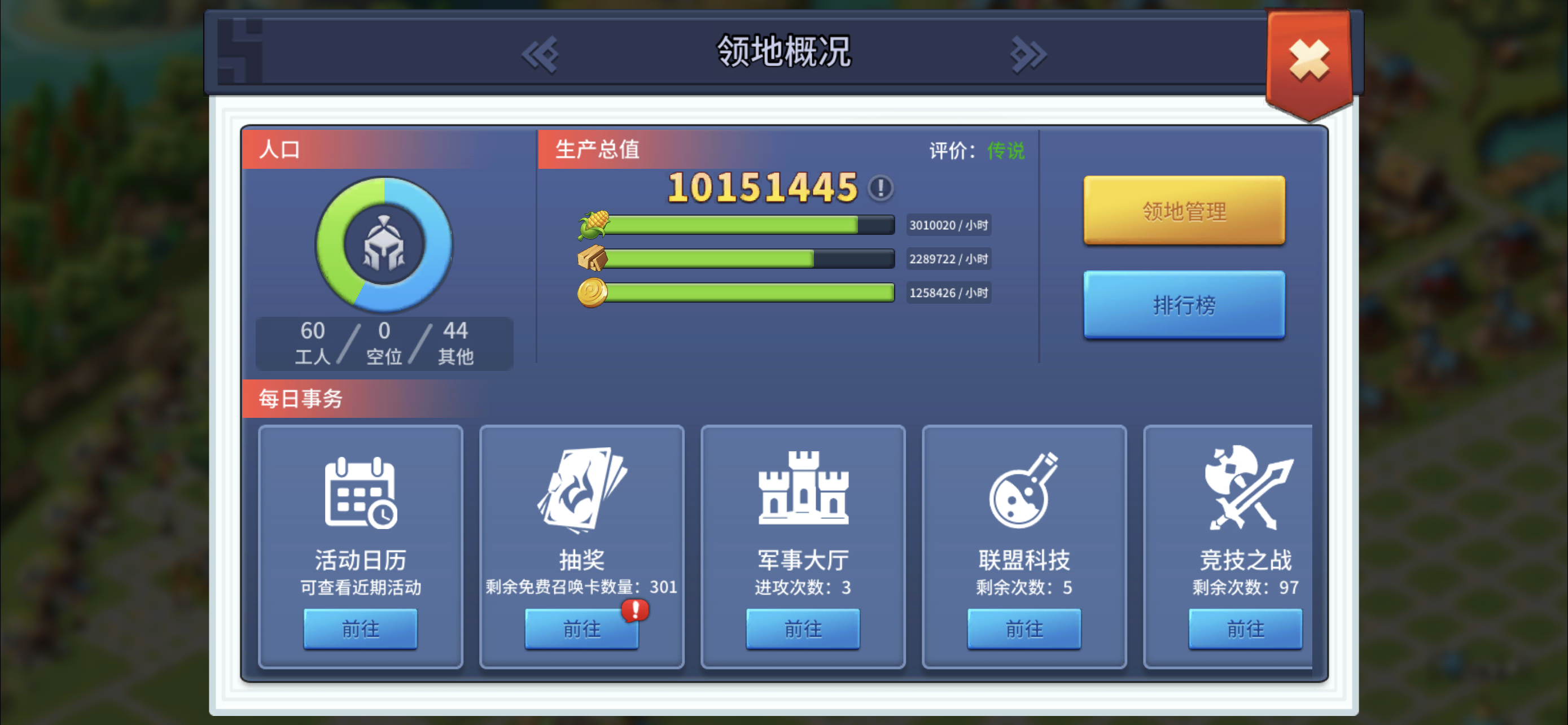Image resolution: width=1568 pixels, height=725 pixels.
Task: Click the red alert badge on 抽奖 前往
Action: [x=636, y=609]
